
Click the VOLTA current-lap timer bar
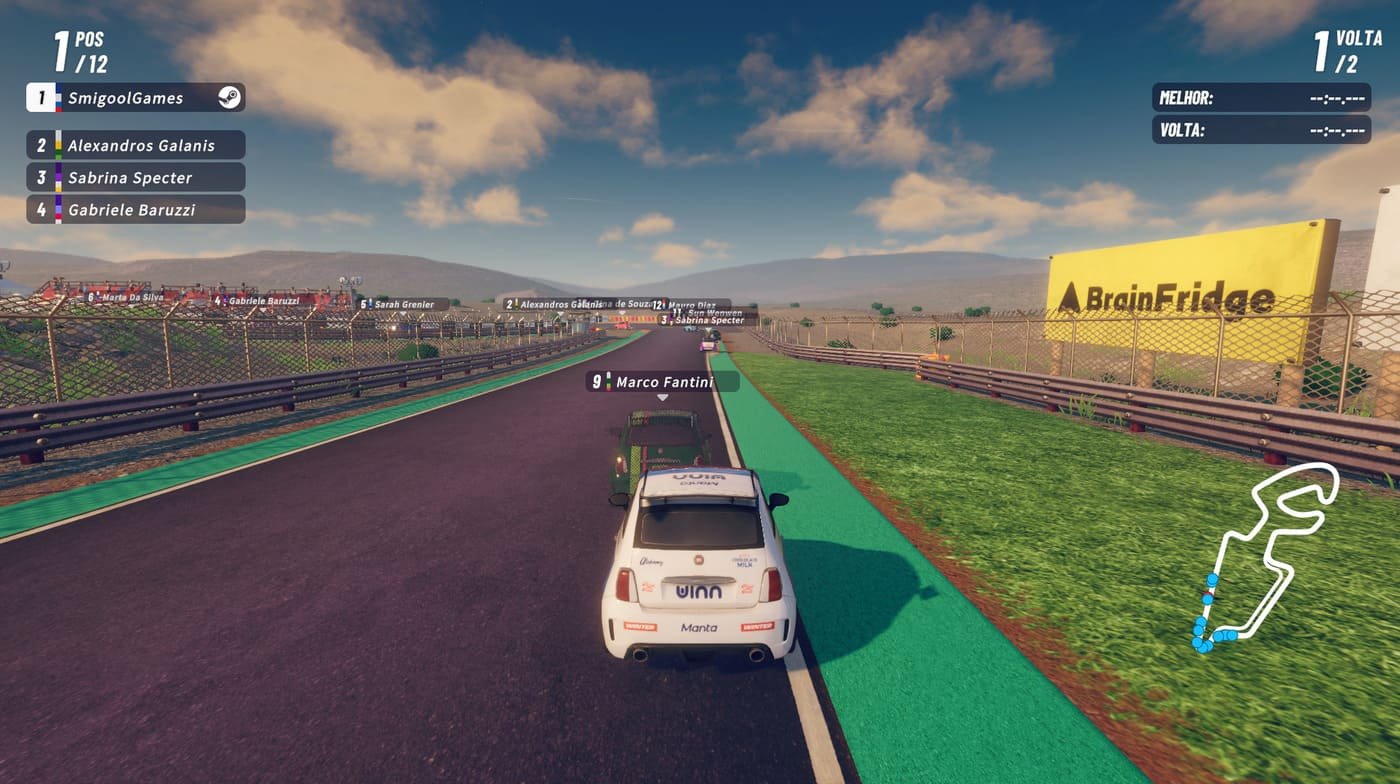pos(1262,129)
